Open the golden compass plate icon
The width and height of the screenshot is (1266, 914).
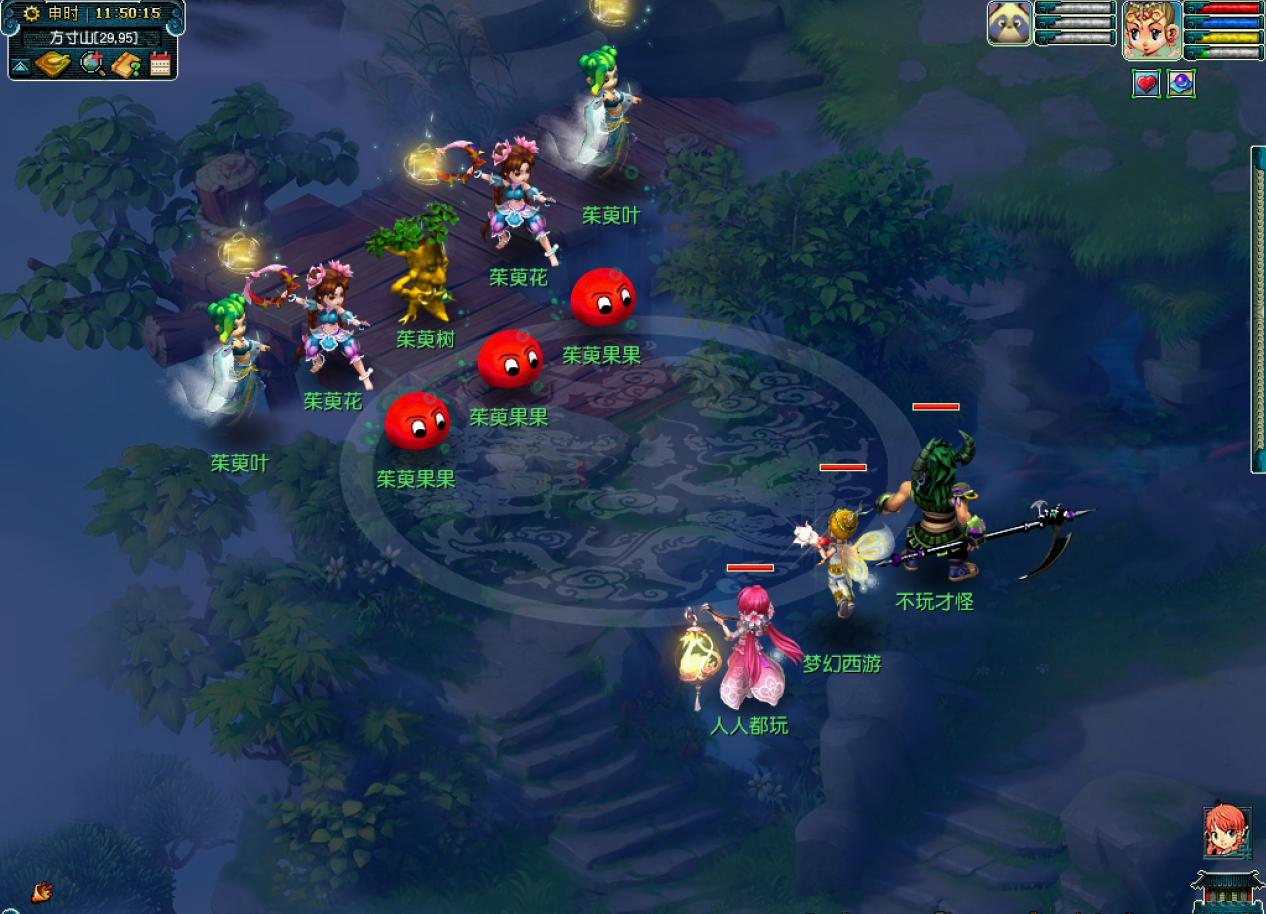pos(52,65)
